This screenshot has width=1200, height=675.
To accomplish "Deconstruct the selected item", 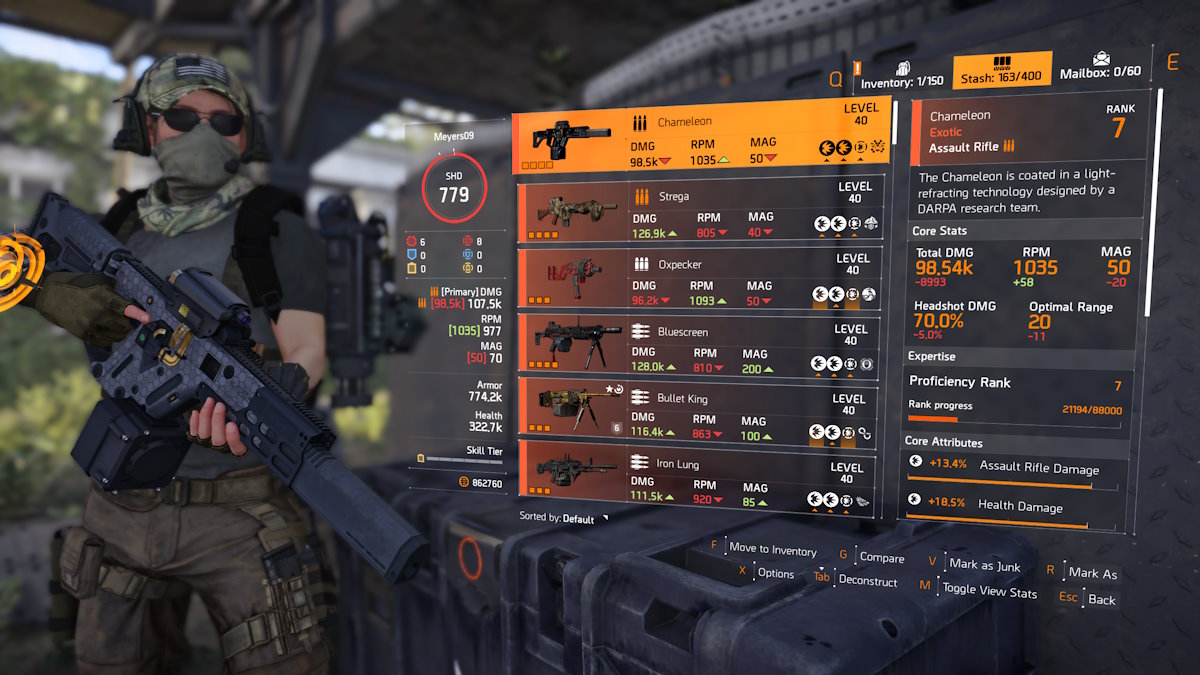I will tap(867, 580).
